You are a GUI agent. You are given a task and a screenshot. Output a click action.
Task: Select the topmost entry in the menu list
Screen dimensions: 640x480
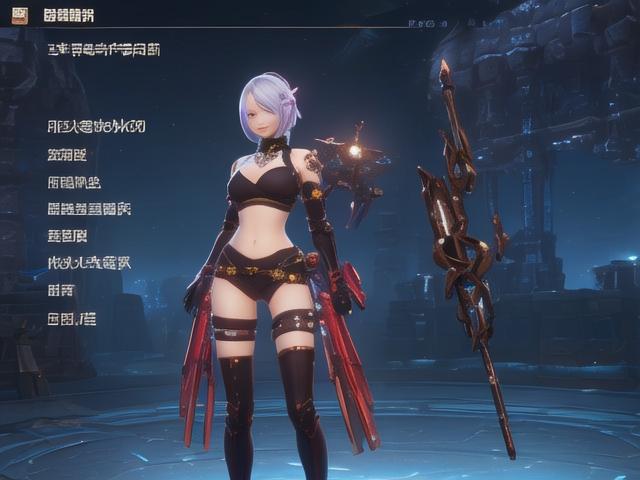tap(96, 127)
